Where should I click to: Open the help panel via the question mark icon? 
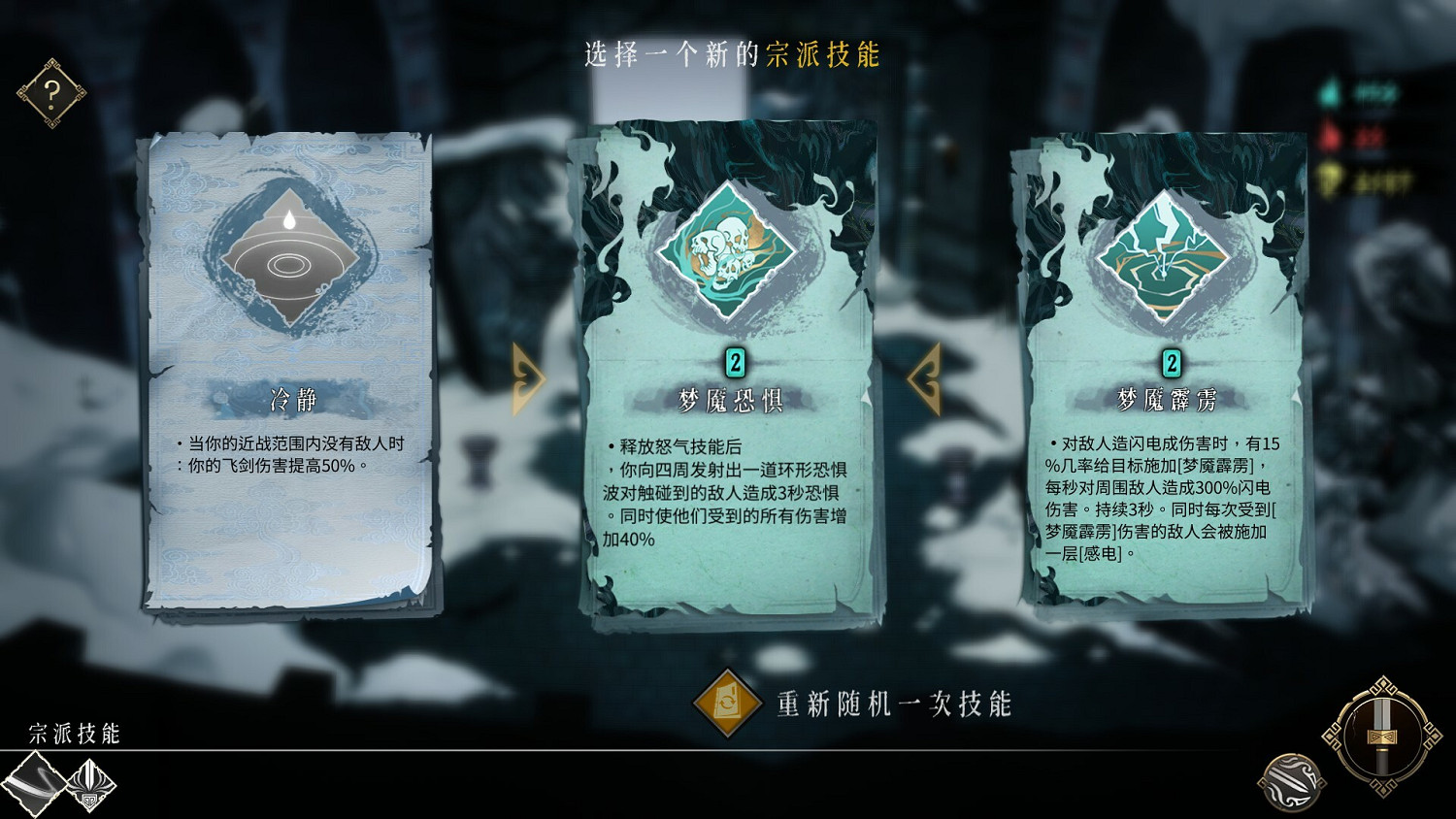point(50,91)
